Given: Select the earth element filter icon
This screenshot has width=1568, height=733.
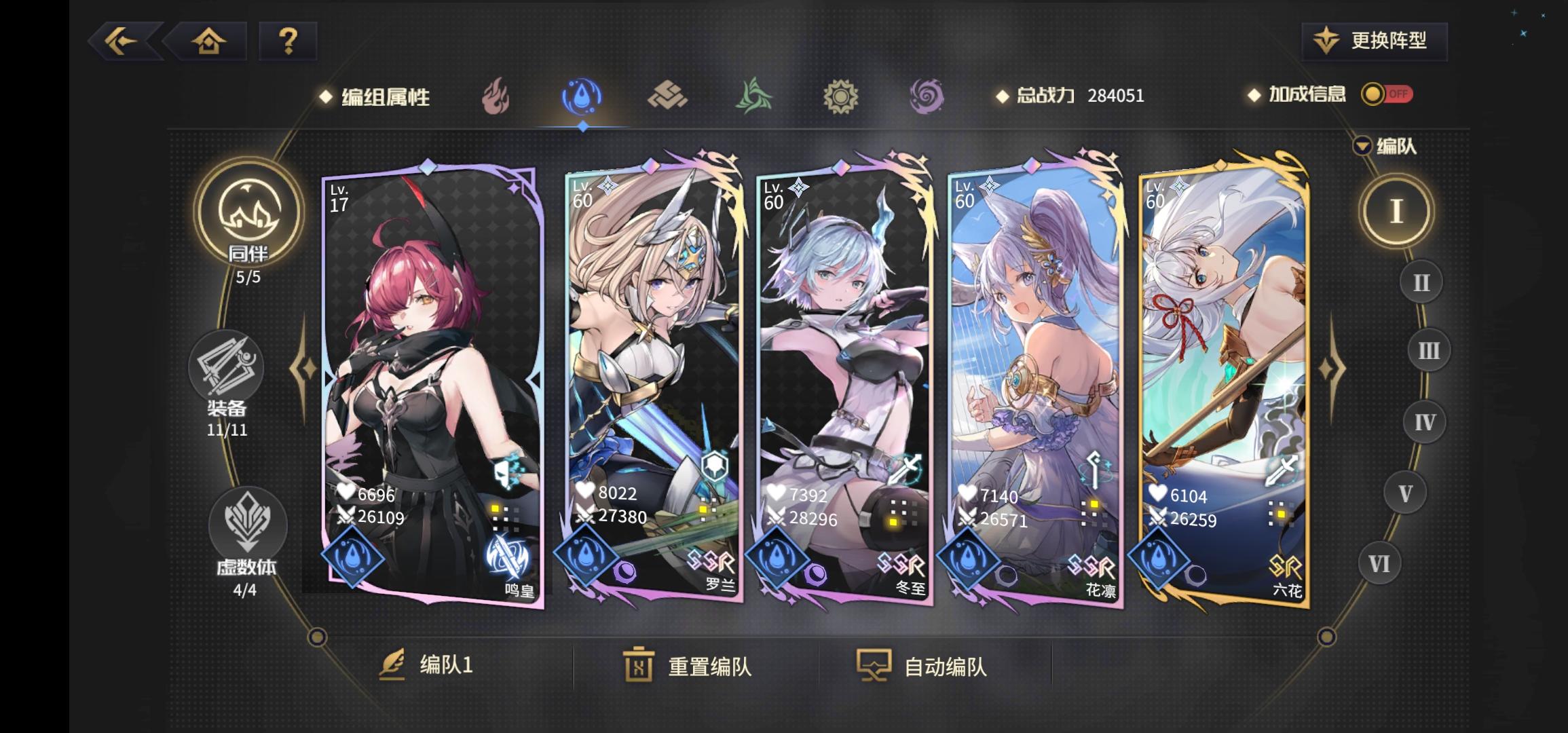Looking at the screenshot, I should (x=667, y=96).
